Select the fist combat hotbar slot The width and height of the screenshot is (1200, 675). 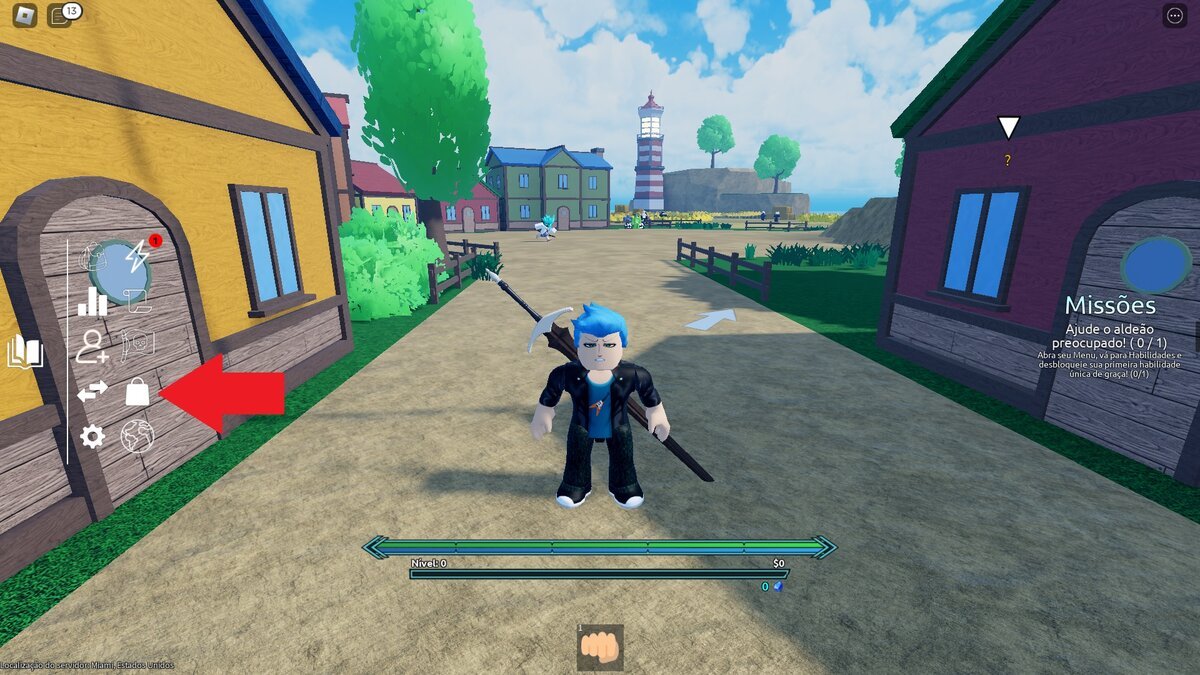[x=600, y=647]
